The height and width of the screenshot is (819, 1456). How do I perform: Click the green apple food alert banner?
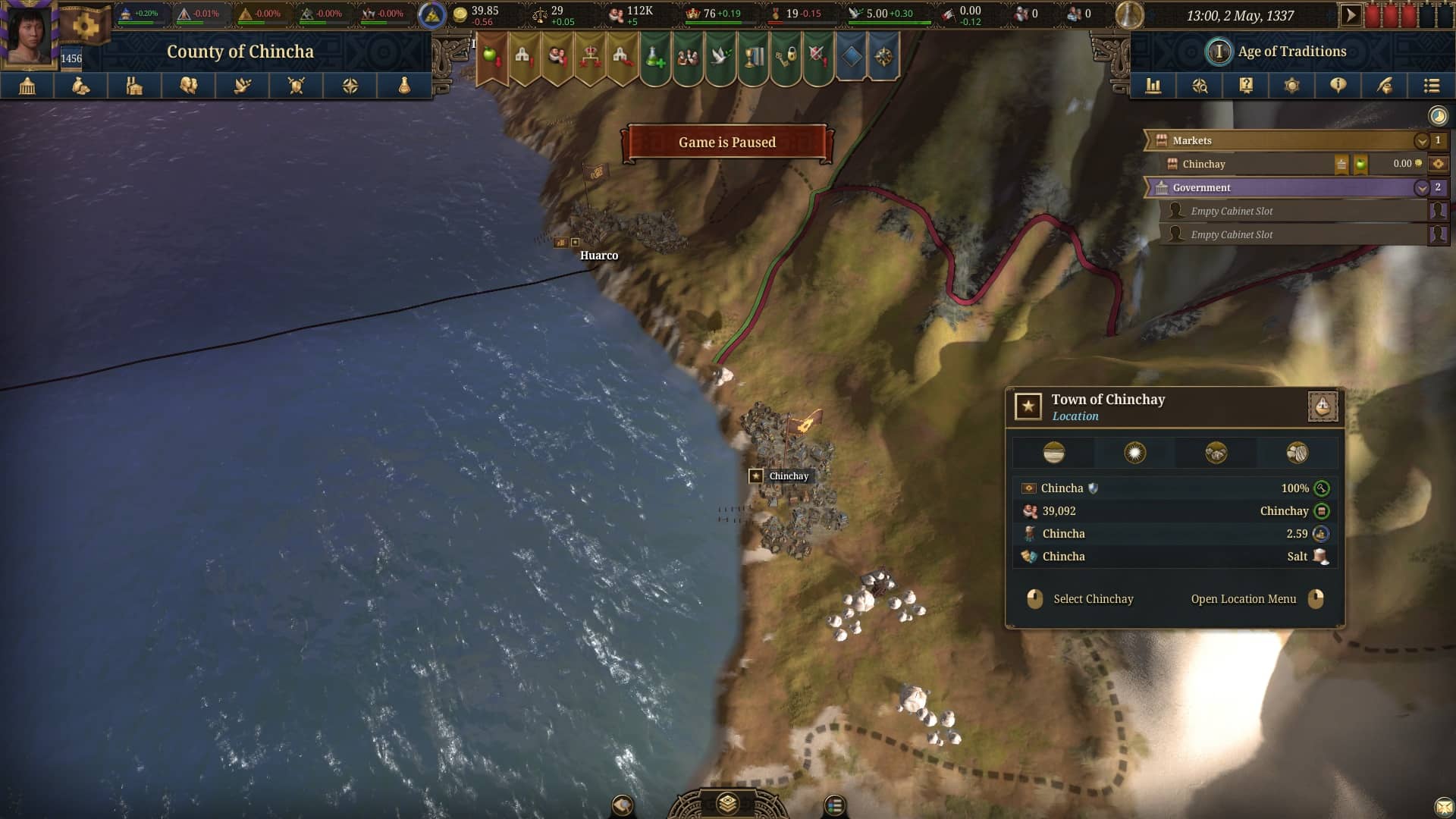click(491, 56)
